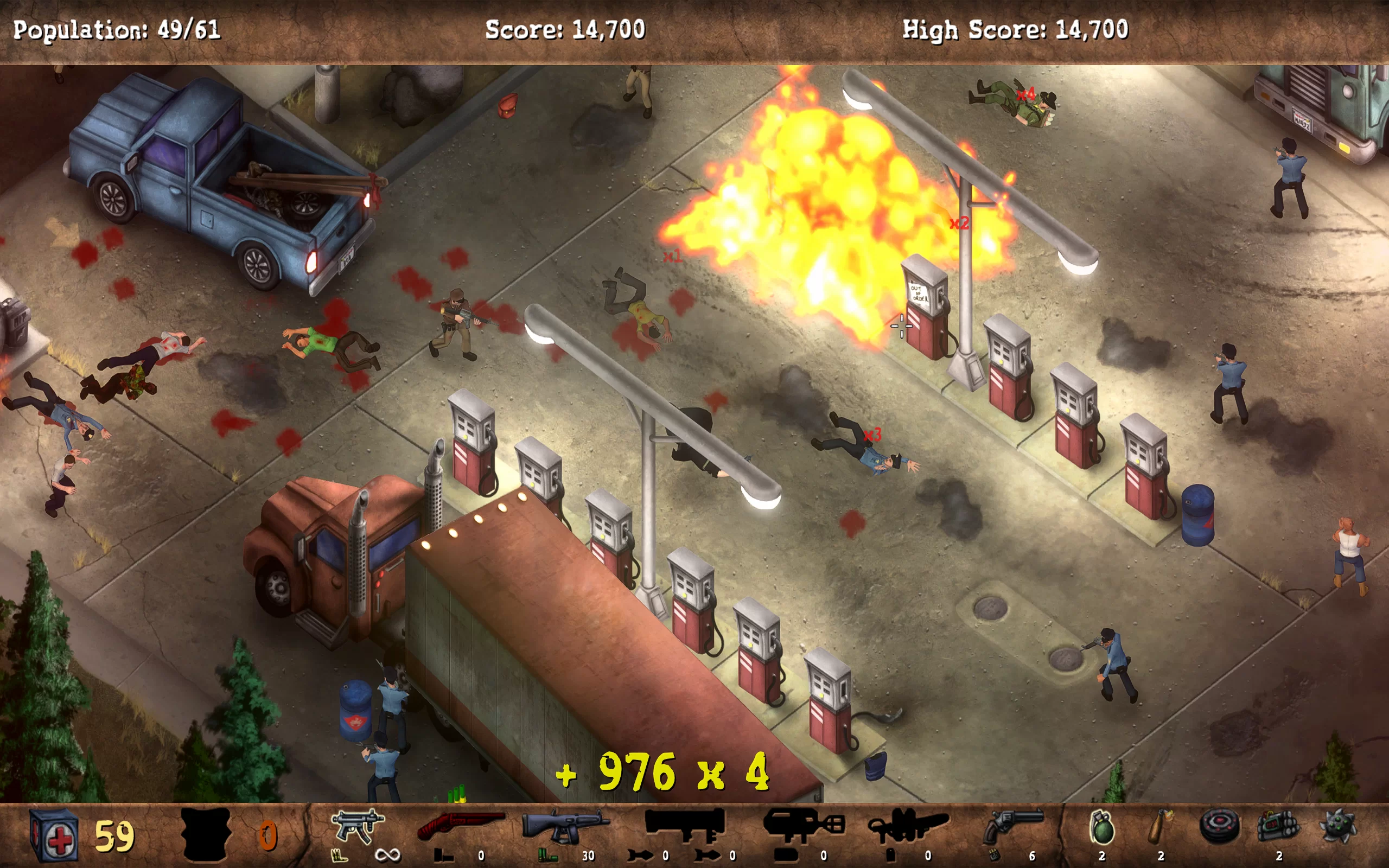Click the blacked-out rocket launcher silhouette
This screenshot has width=1389, height=868.
pyautogui.click(x=684, y=825)
